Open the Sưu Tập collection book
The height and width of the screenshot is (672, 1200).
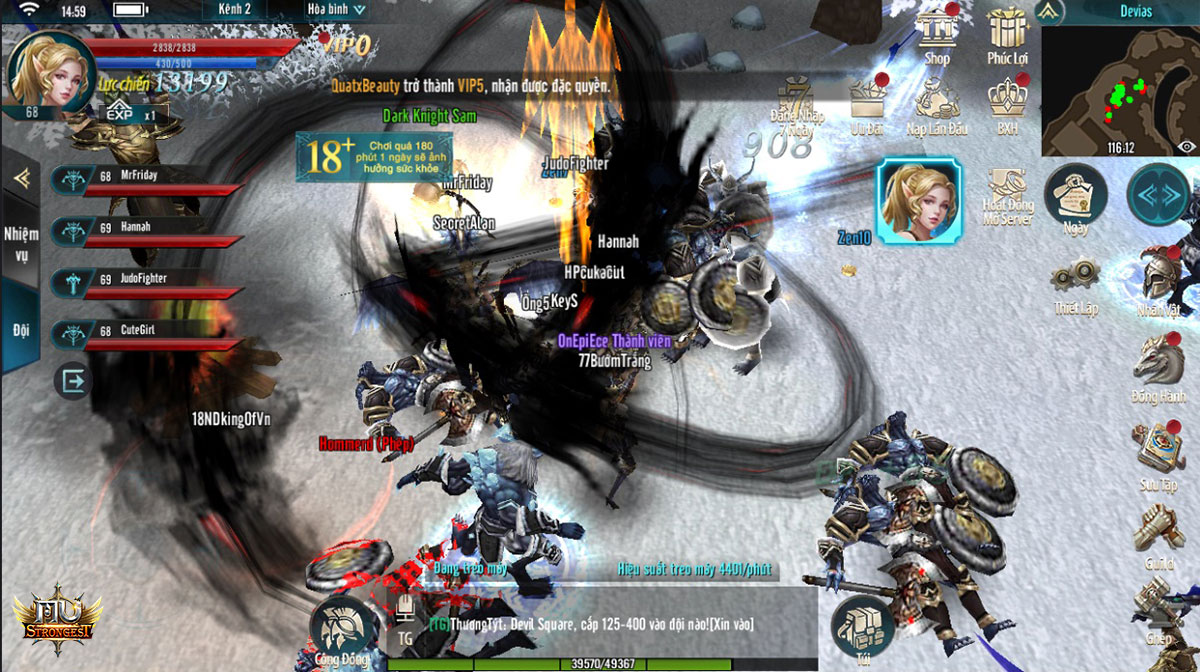click(1158, 451)
